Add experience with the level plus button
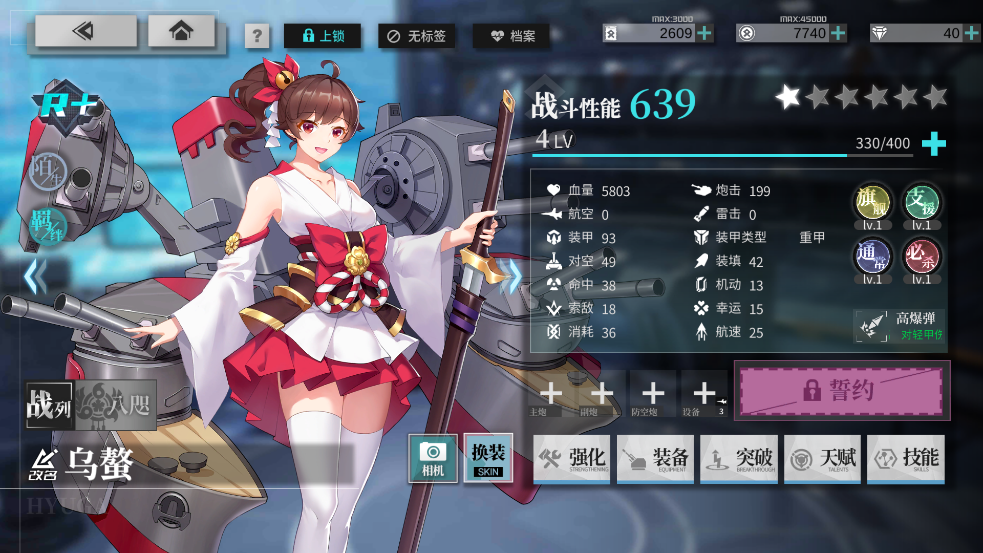 933,144
